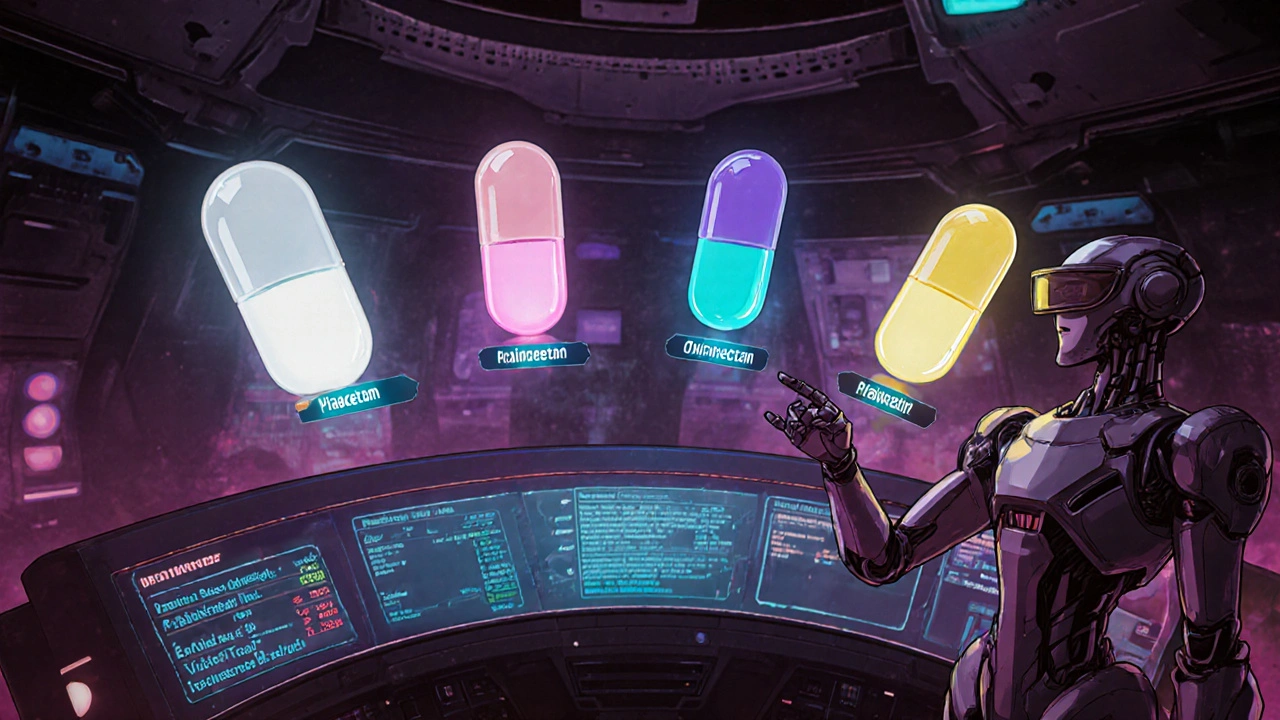Choose the pink capsule
The height and width of the screenshot is (720, 1280).
(520, 237)
